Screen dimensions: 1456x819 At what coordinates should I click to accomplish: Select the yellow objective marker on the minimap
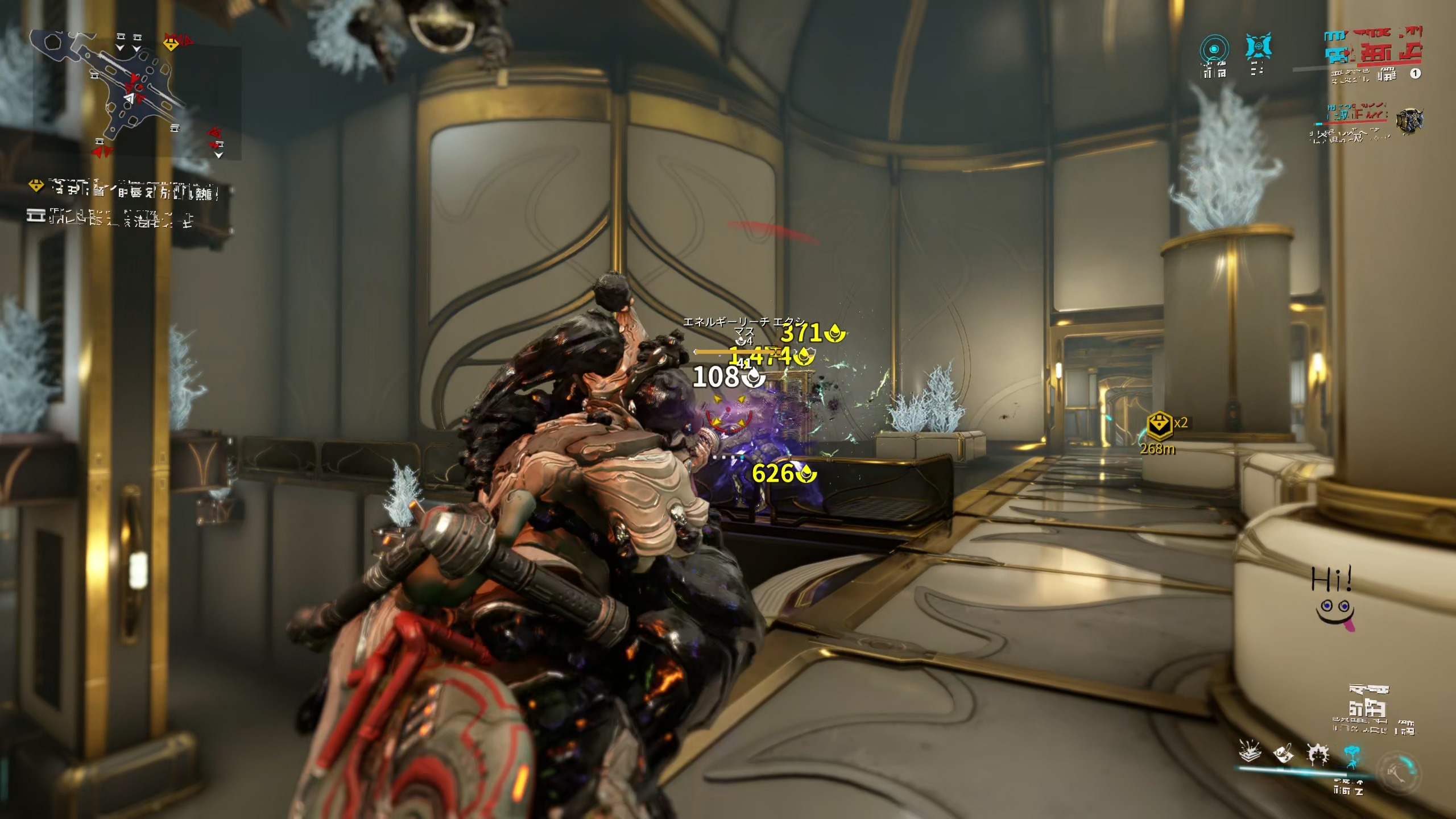pos(171,43)
